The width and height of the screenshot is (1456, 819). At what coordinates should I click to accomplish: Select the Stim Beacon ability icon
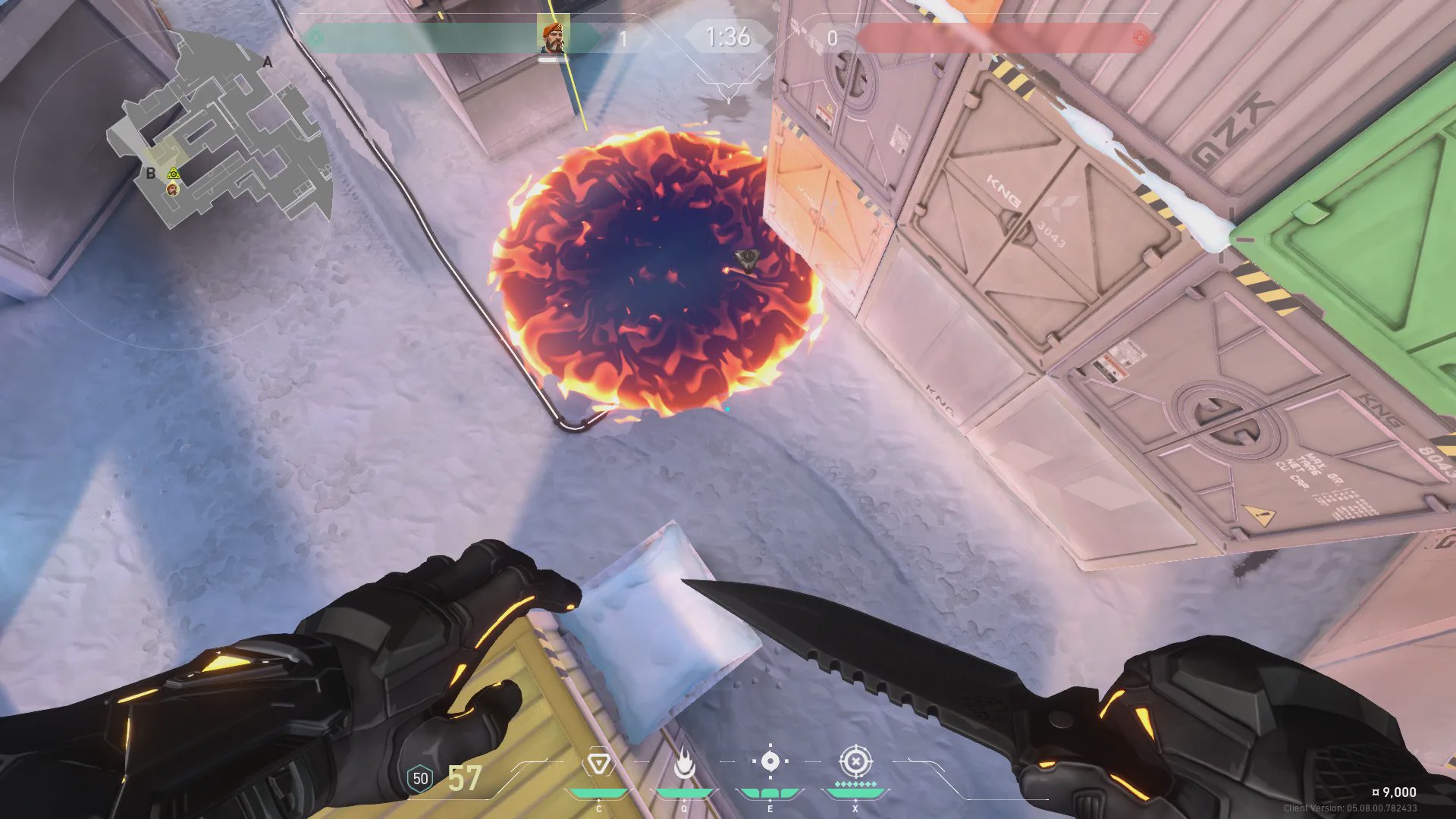point(599,764)
